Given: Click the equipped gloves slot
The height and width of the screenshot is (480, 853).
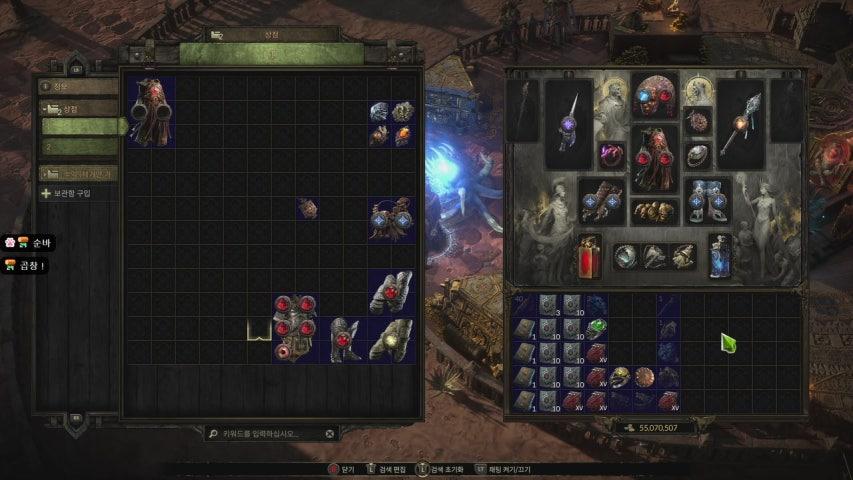Looking at the screenshot, I should [x=604, y=200].
